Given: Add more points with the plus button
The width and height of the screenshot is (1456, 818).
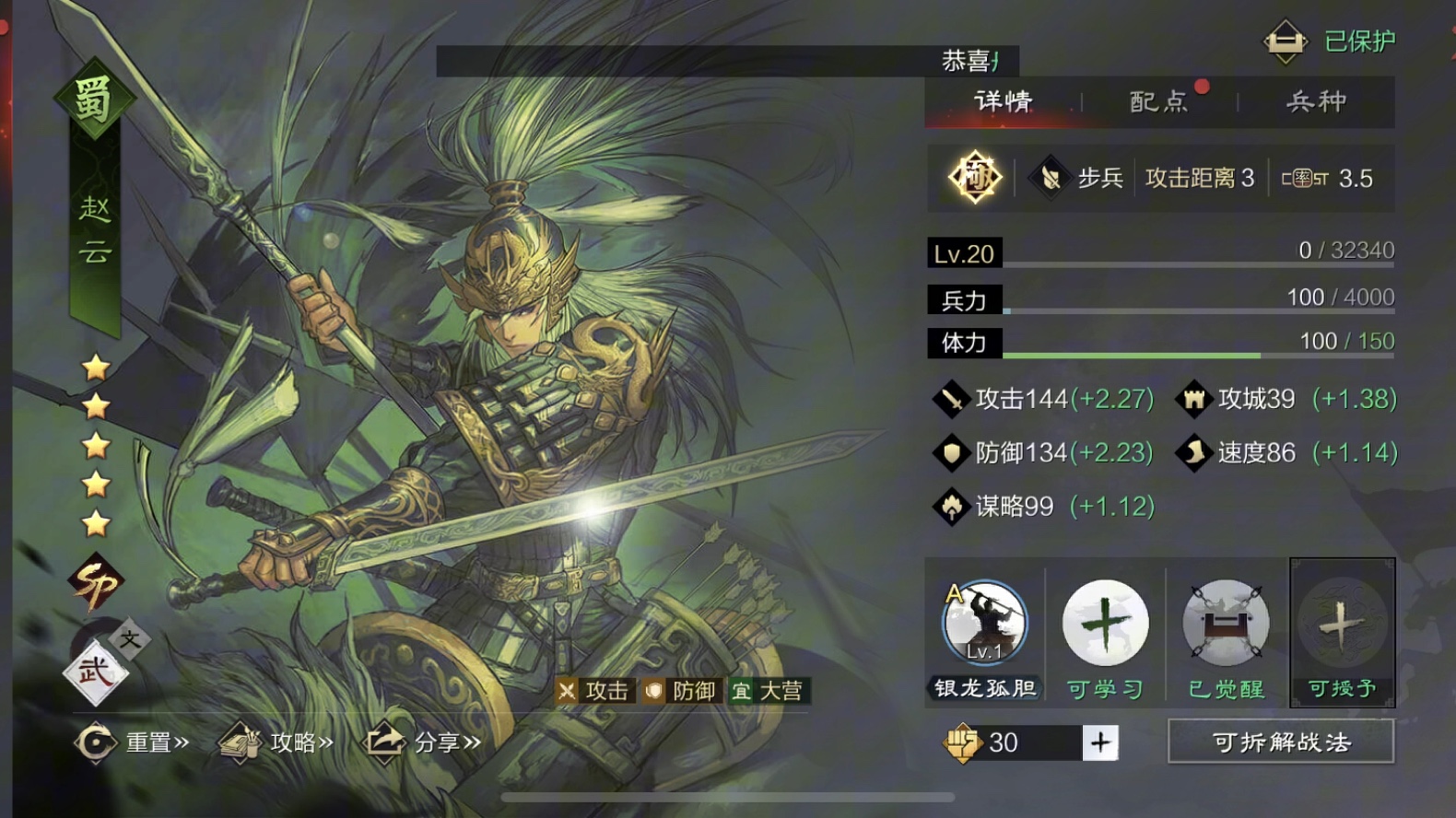Looking at the screenshot, I should tap(1100, 742).
